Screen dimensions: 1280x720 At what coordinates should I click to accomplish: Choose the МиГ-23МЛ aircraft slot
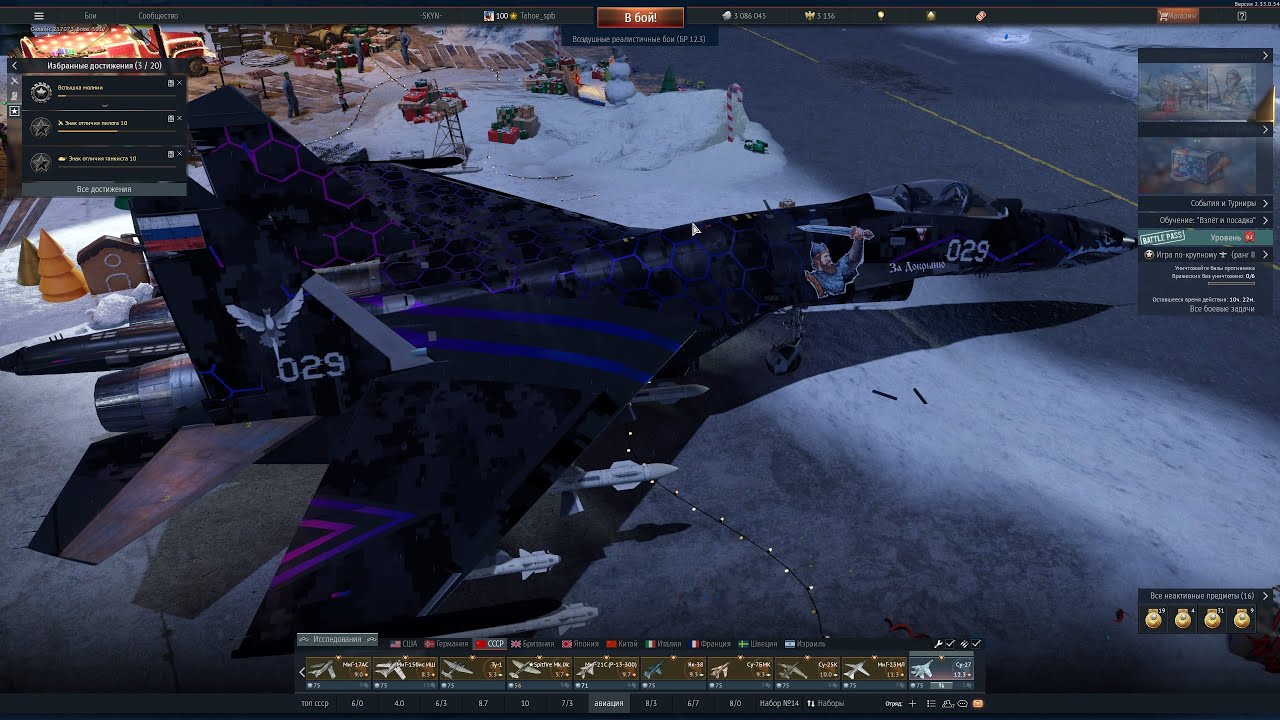coord(874,668)
